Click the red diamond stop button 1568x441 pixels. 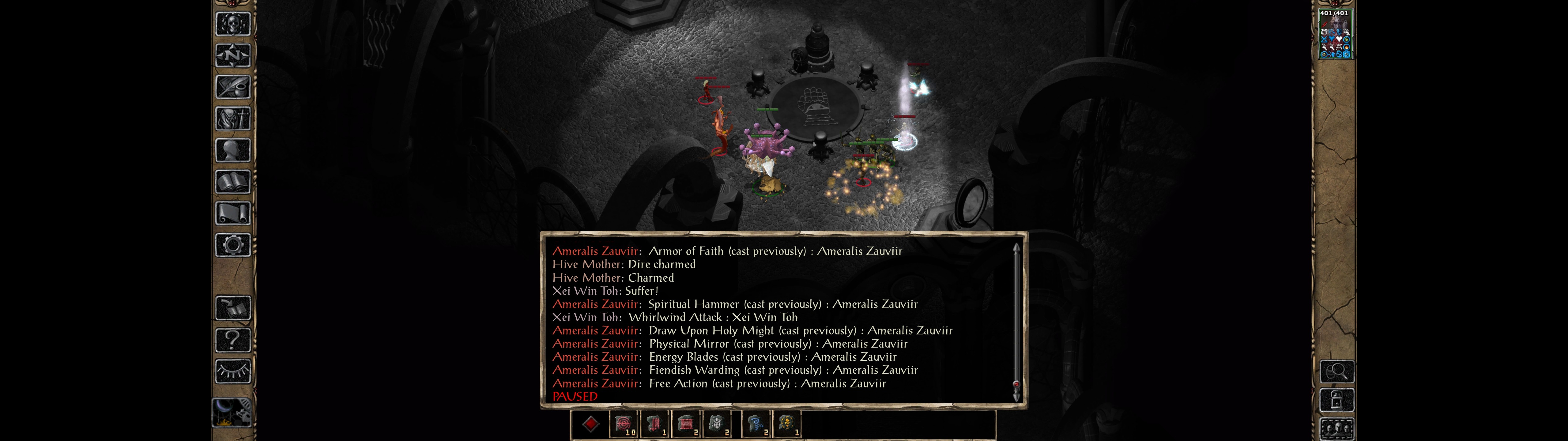tap(590, 424)
